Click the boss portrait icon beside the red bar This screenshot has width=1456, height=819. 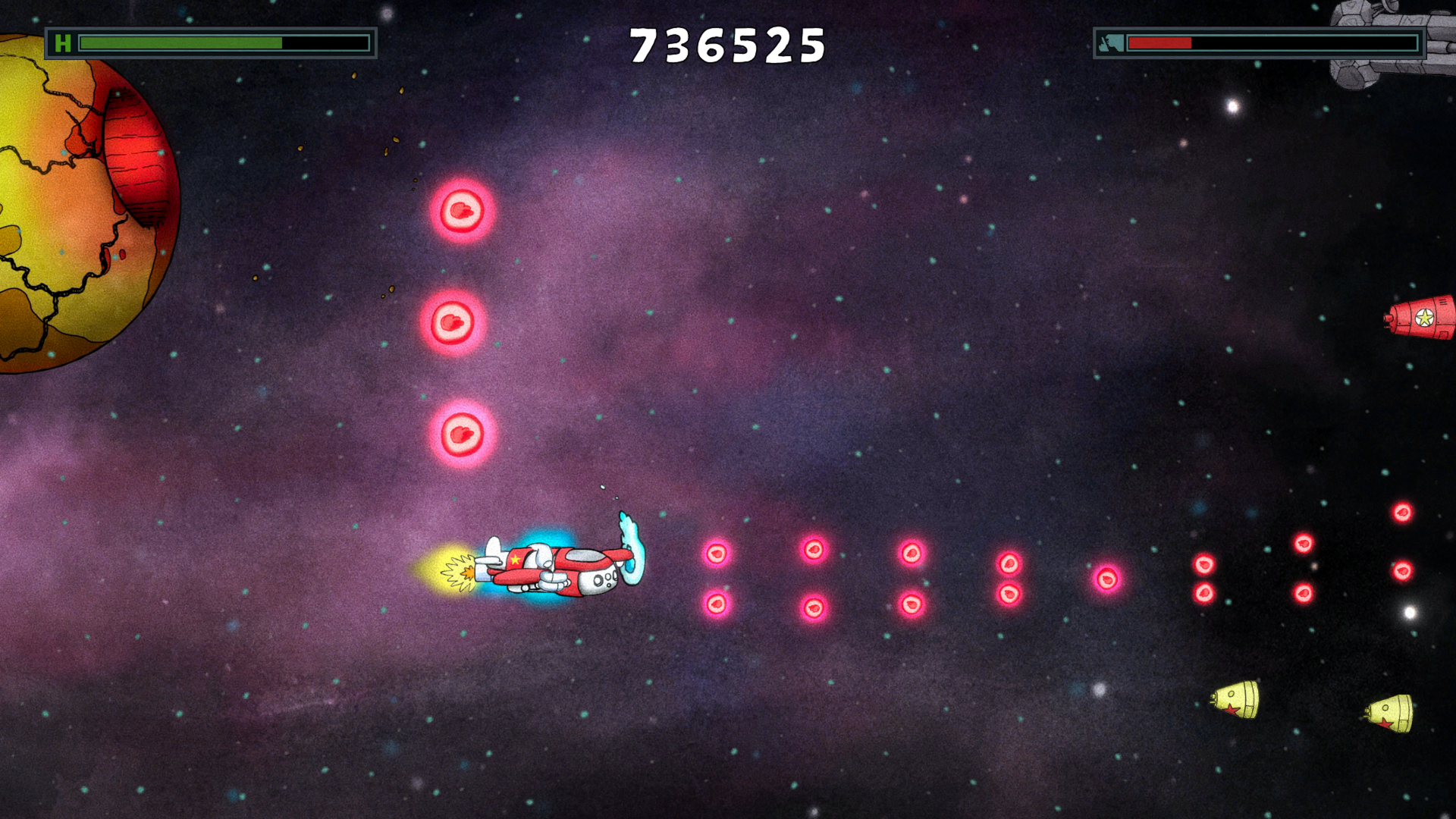click(1111, 42)
